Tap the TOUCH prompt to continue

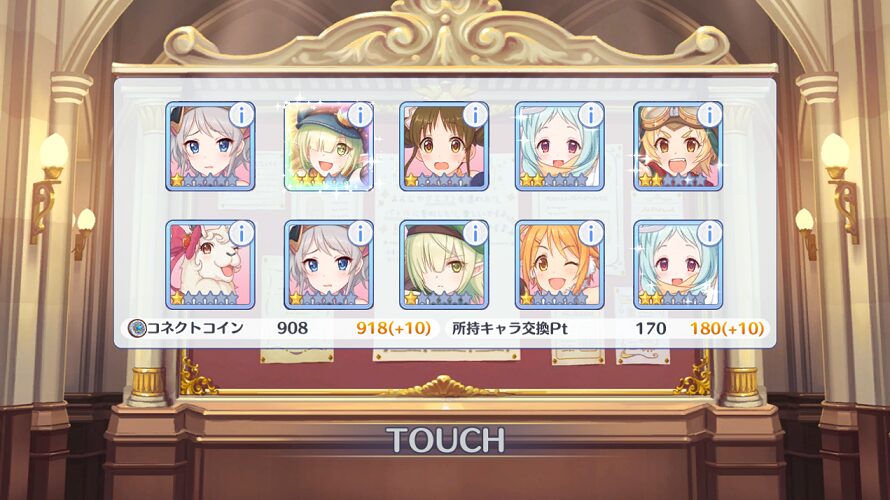(x=445, y=440)
